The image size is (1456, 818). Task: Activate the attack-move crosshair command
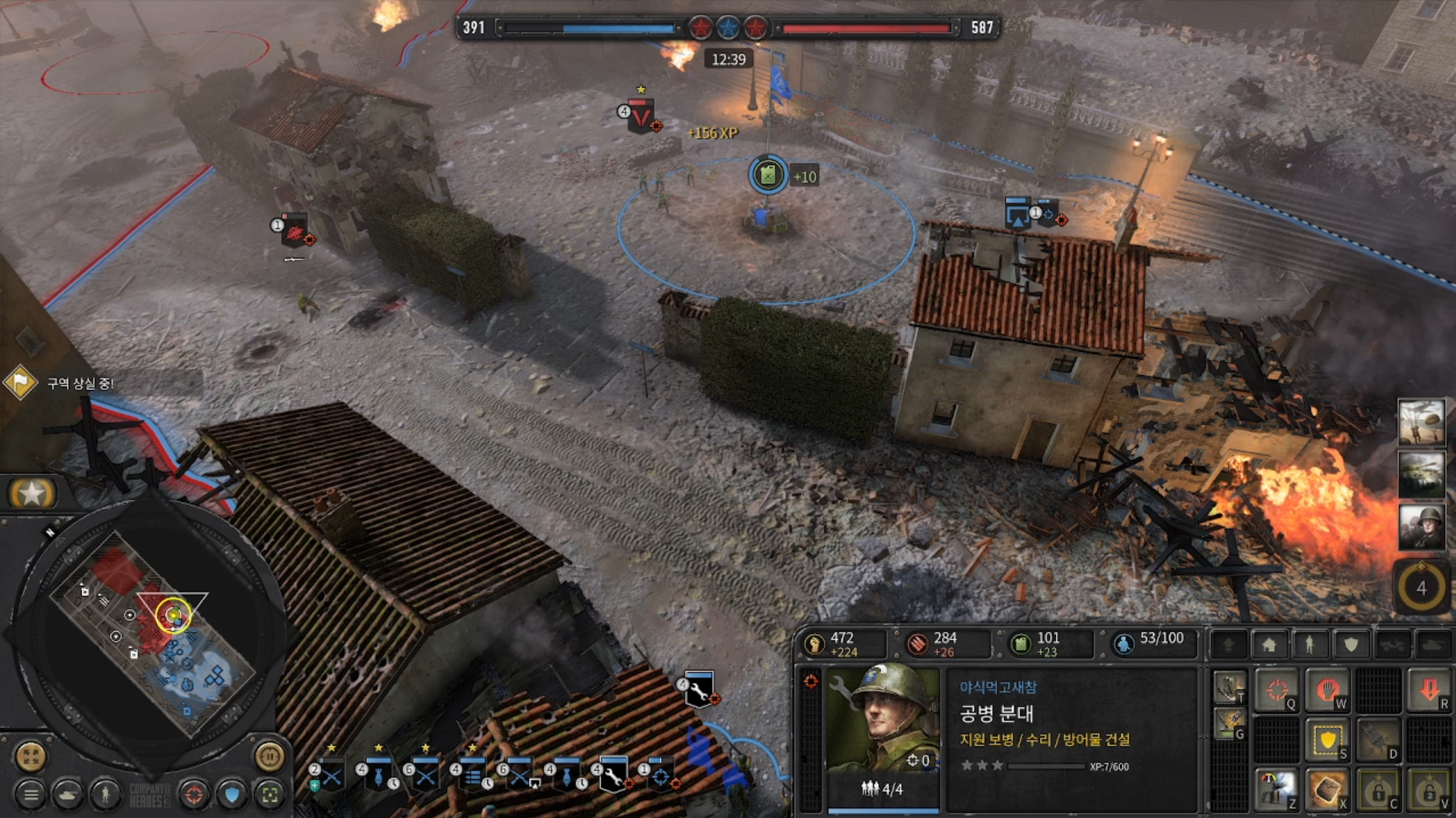click(x=1277, y=691)
